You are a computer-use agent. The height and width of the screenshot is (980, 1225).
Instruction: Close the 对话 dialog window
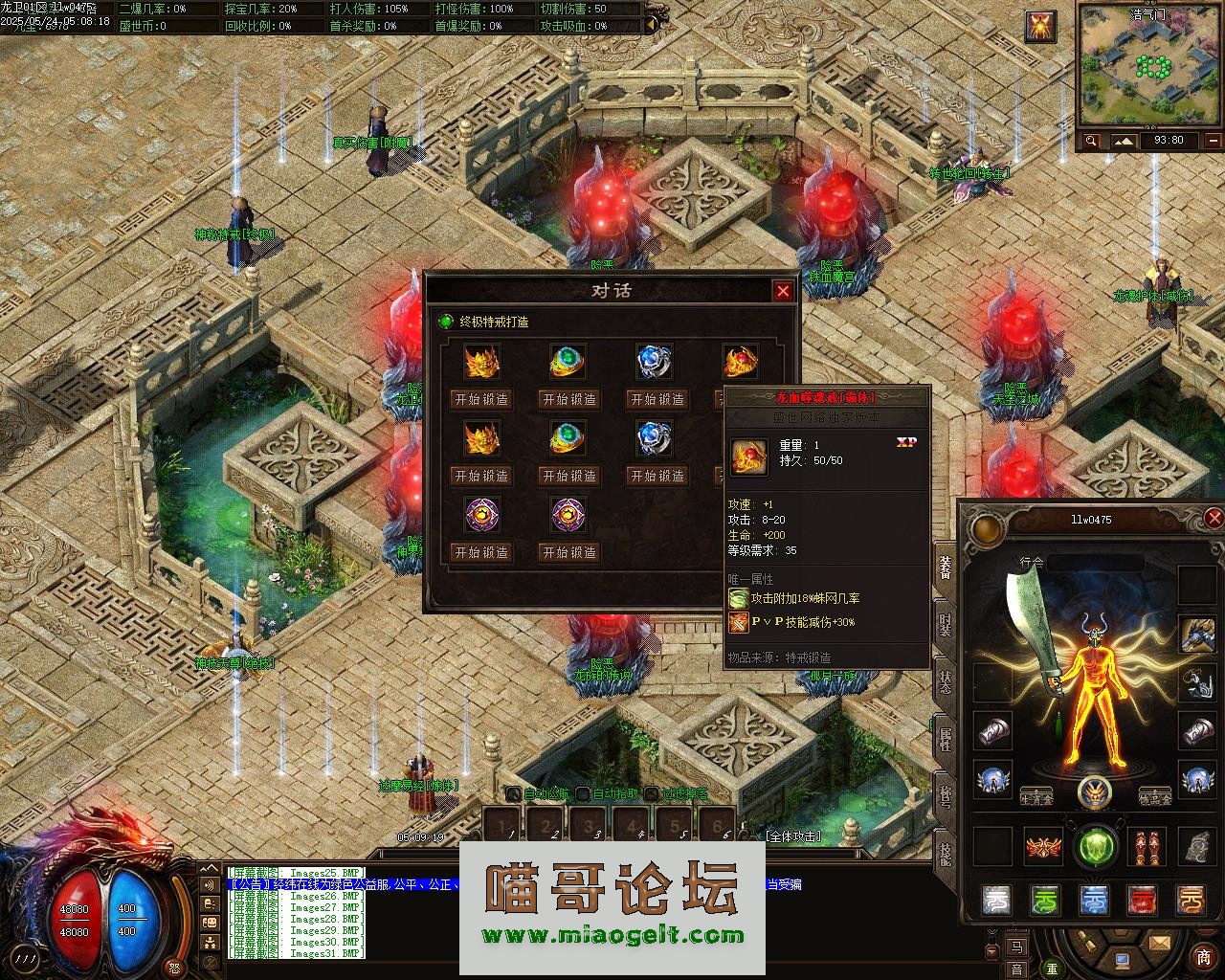tap(783, 291)
